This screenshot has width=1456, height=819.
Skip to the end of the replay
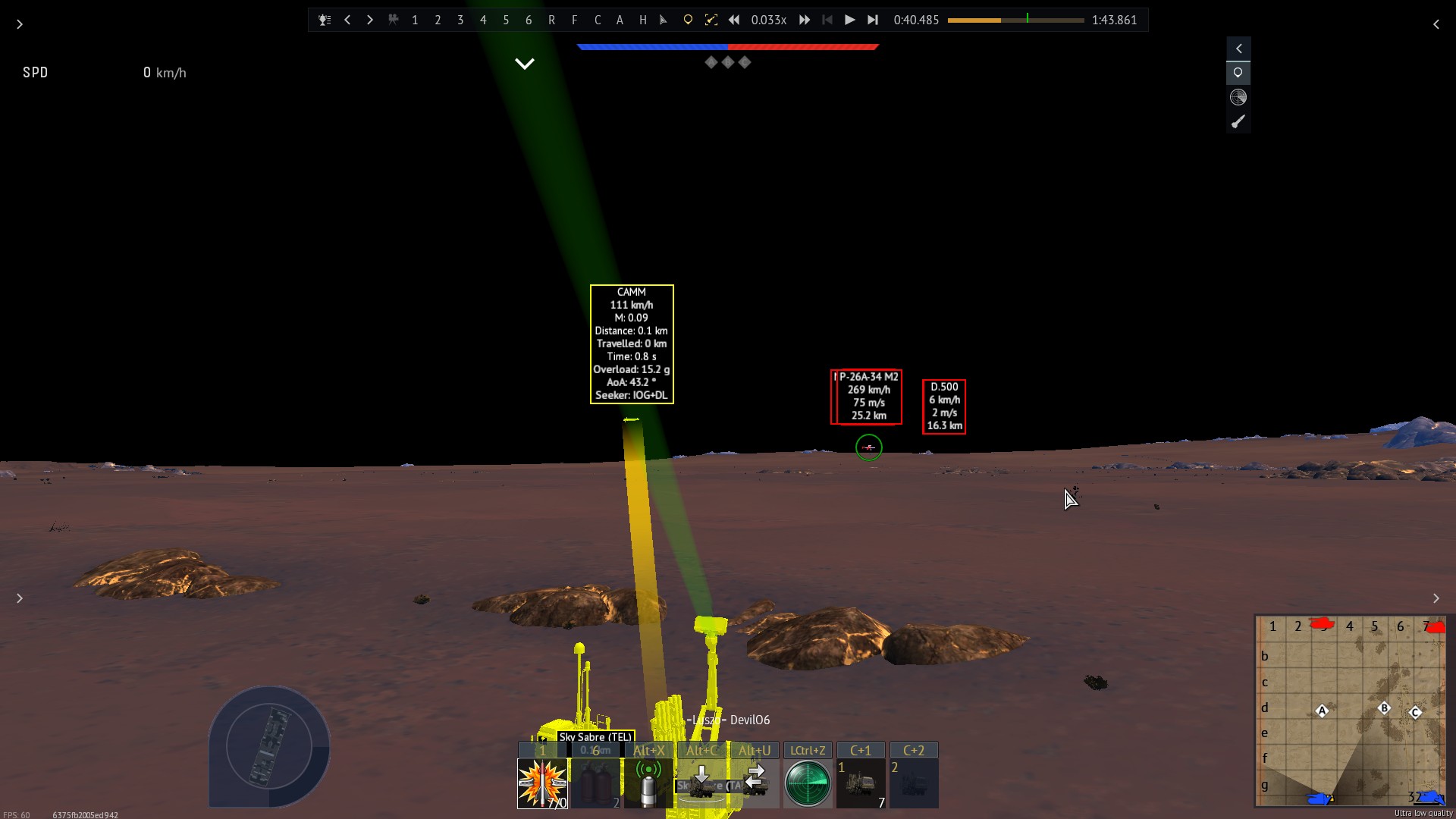tap(873, 20)
